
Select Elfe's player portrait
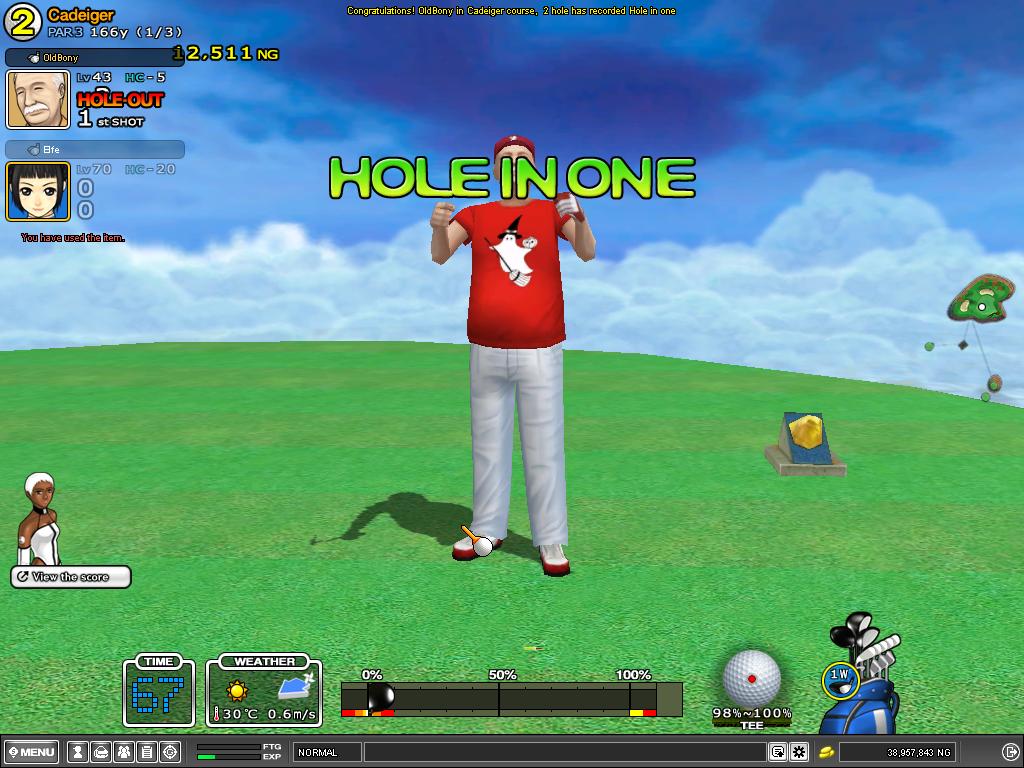(x=38, y=190)
